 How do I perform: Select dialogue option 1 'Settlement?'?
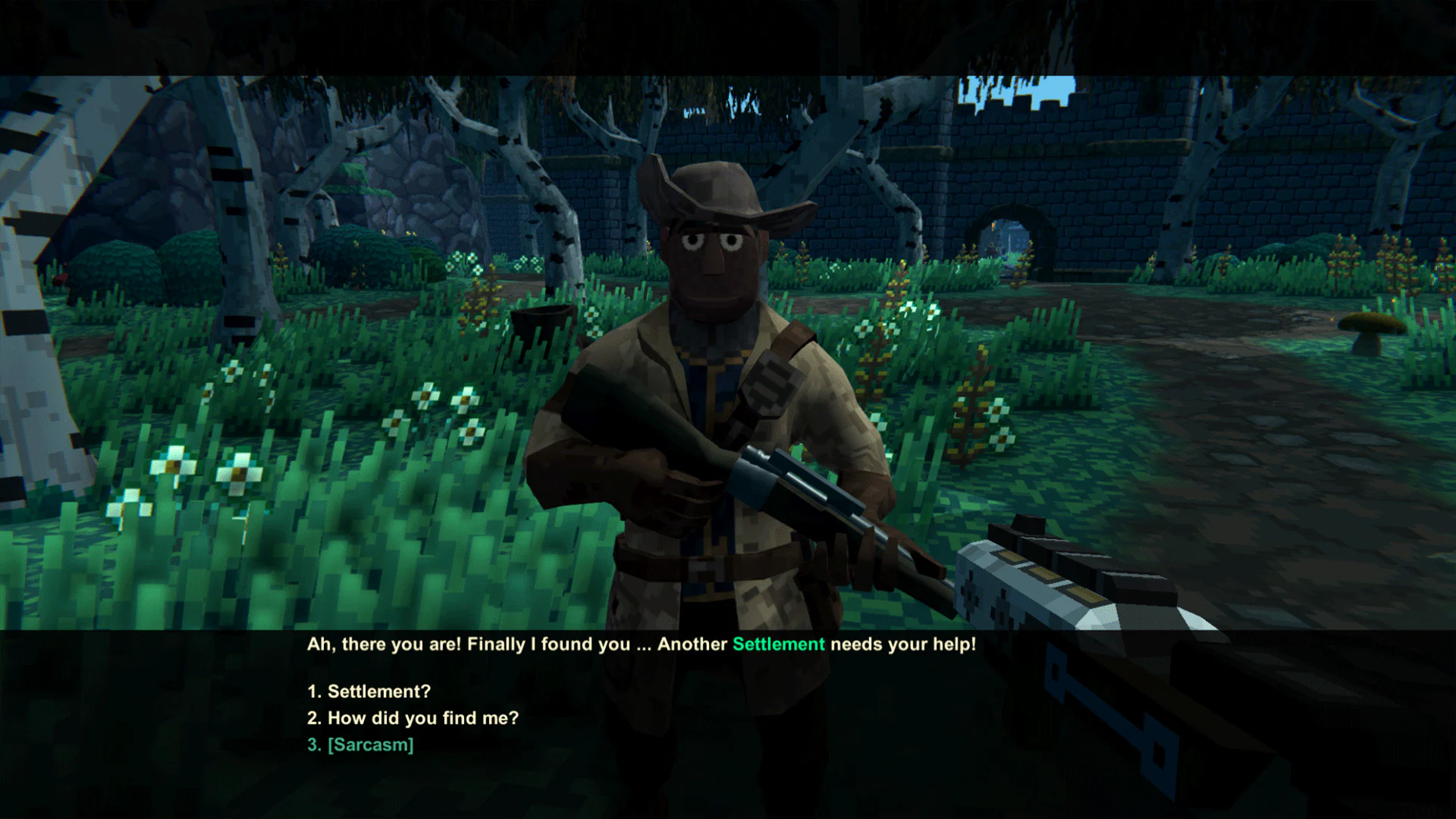[367, 691]
